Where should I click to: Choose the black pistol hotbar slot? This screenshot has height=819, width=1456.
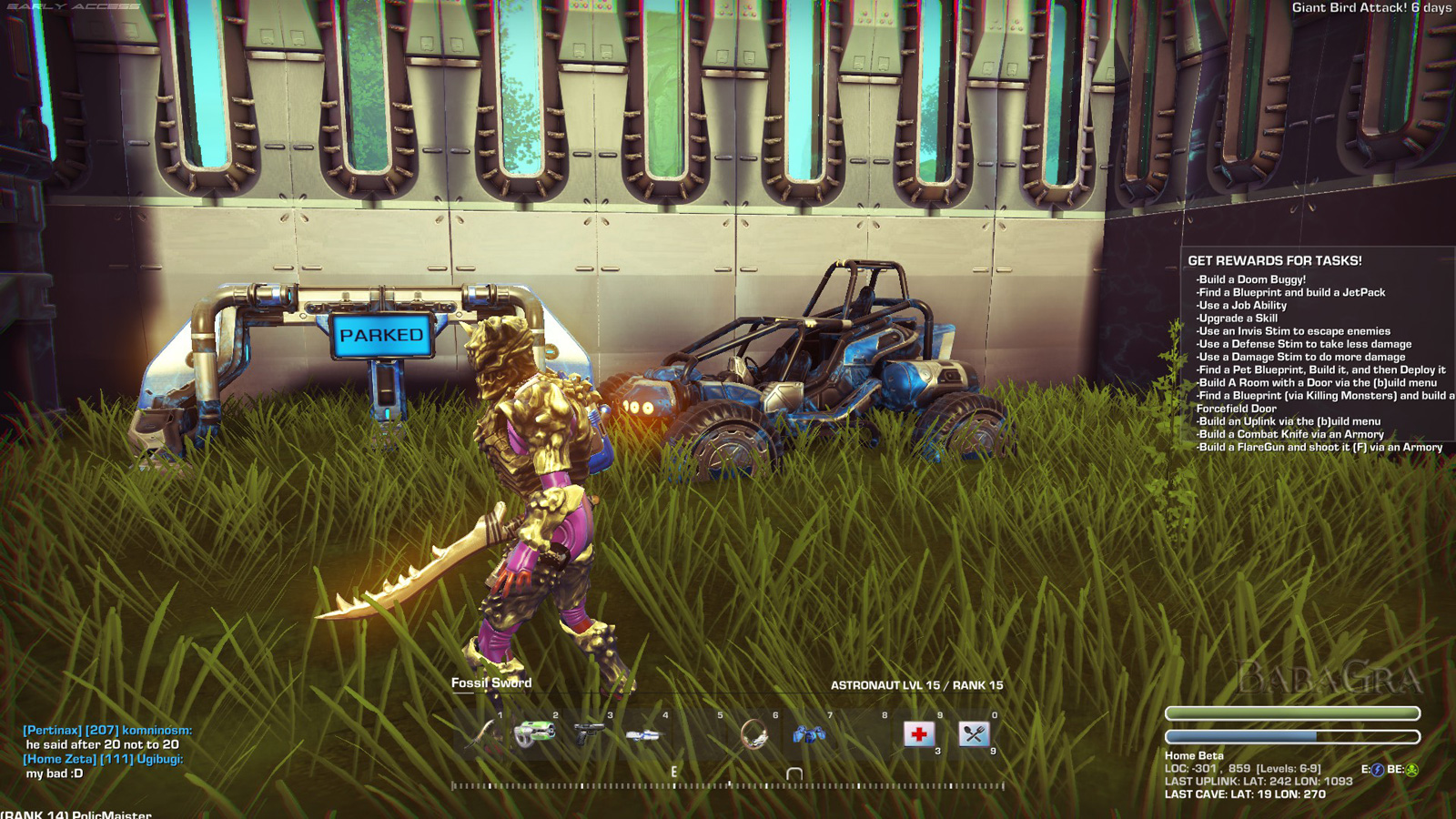click(x=590, y=733)
